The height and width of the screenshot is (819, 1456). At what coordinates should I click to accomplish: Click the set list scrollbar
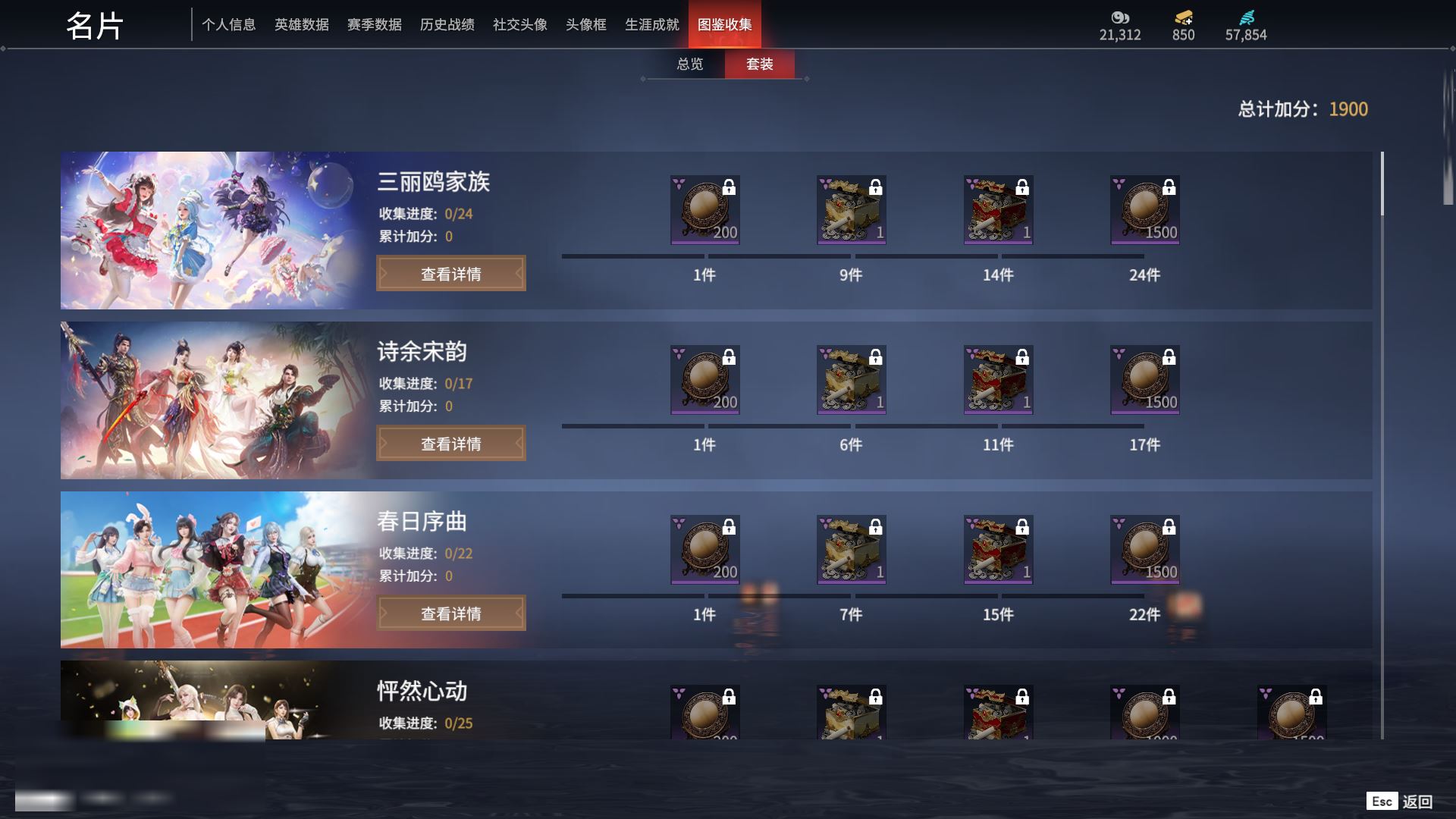coord(1382,184)
